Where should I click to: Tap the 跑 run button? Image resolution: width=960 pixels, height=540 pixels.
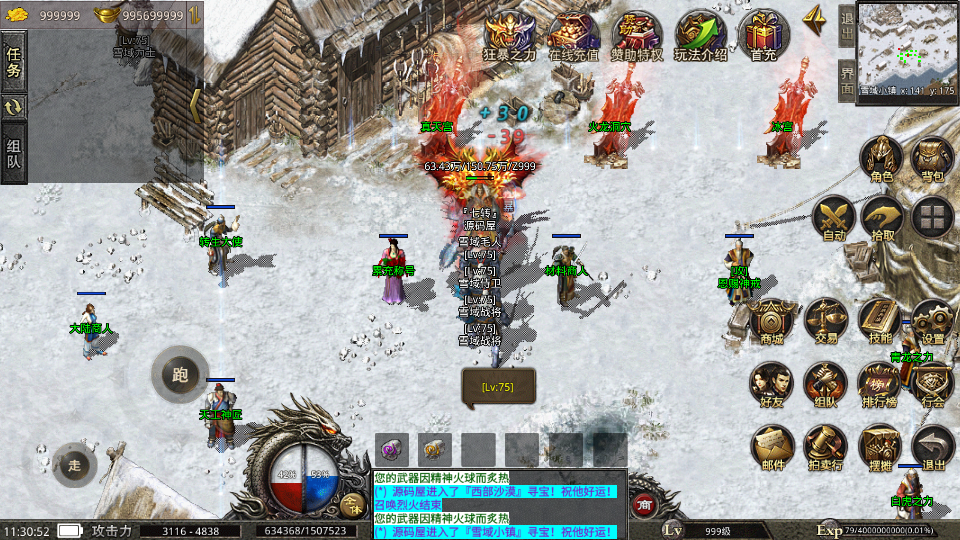tap(180, 375)
